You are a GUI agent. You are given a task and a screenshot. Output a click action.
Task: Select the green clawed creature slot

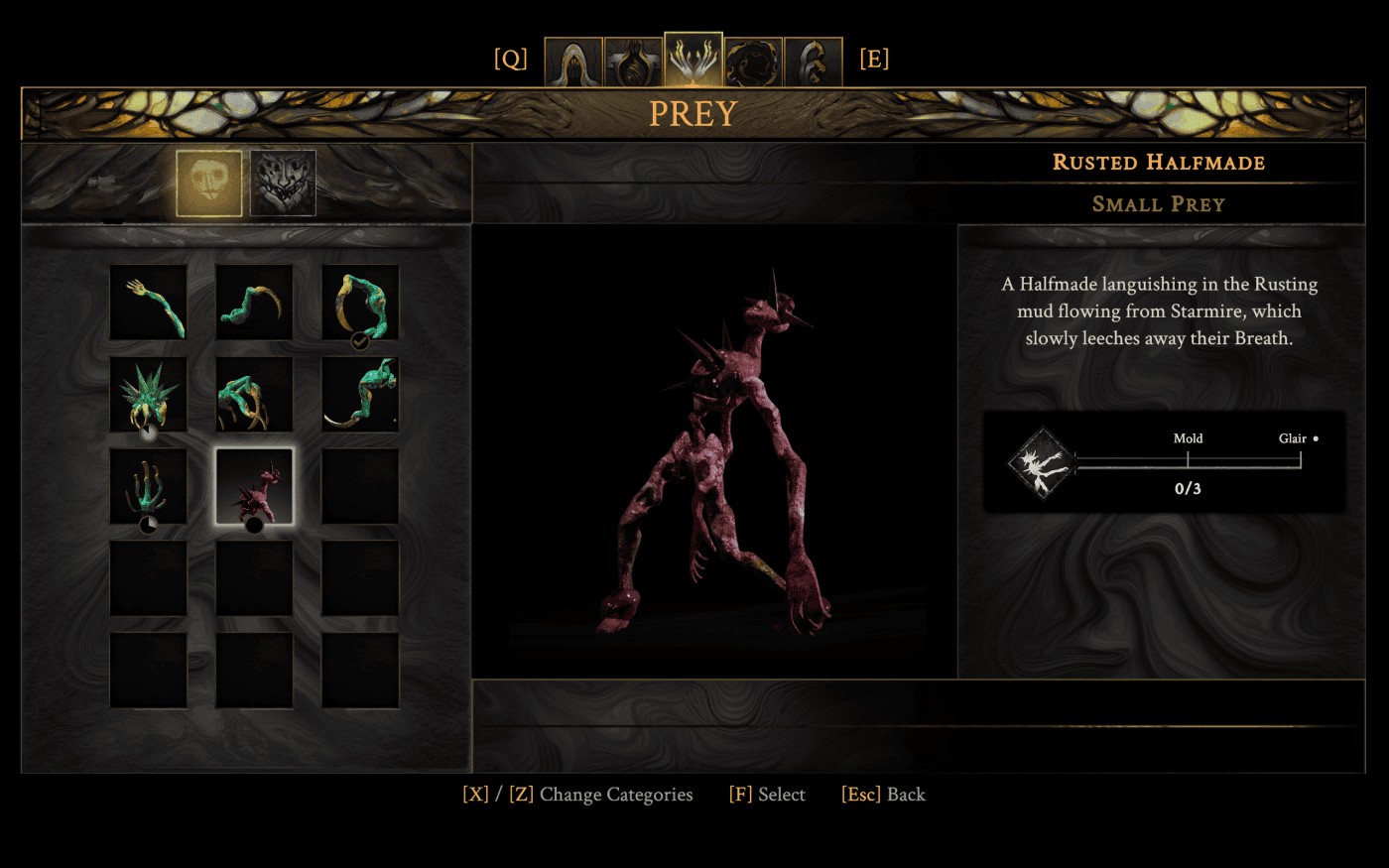254,395
